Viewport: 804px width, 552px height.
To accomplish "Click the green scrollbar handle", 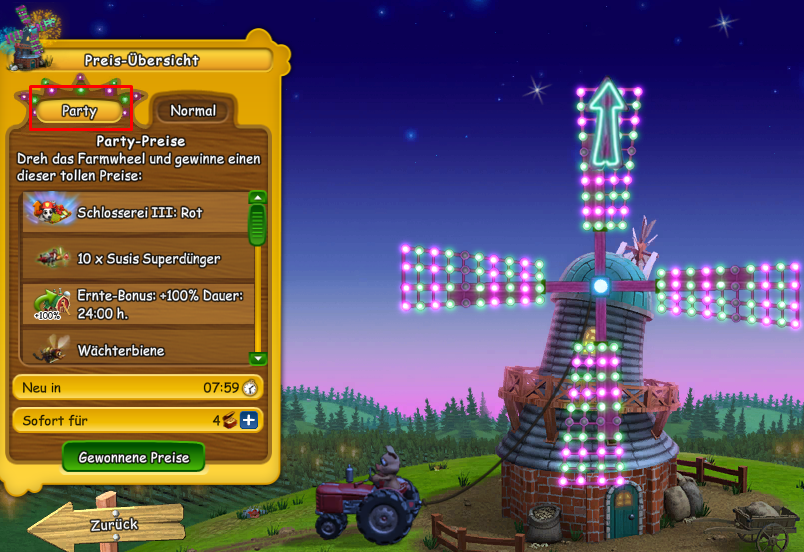I will point(258,225).
